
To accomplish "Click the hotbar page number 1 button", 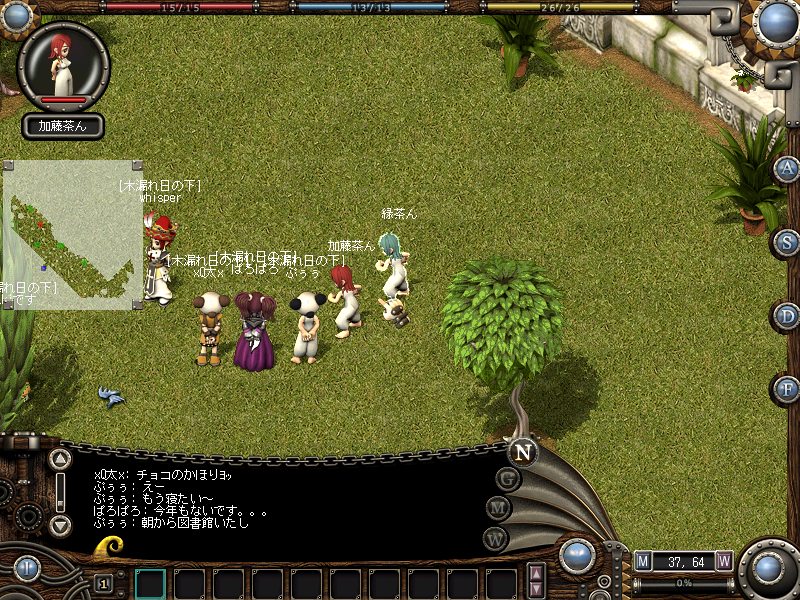I will [103, 584].
